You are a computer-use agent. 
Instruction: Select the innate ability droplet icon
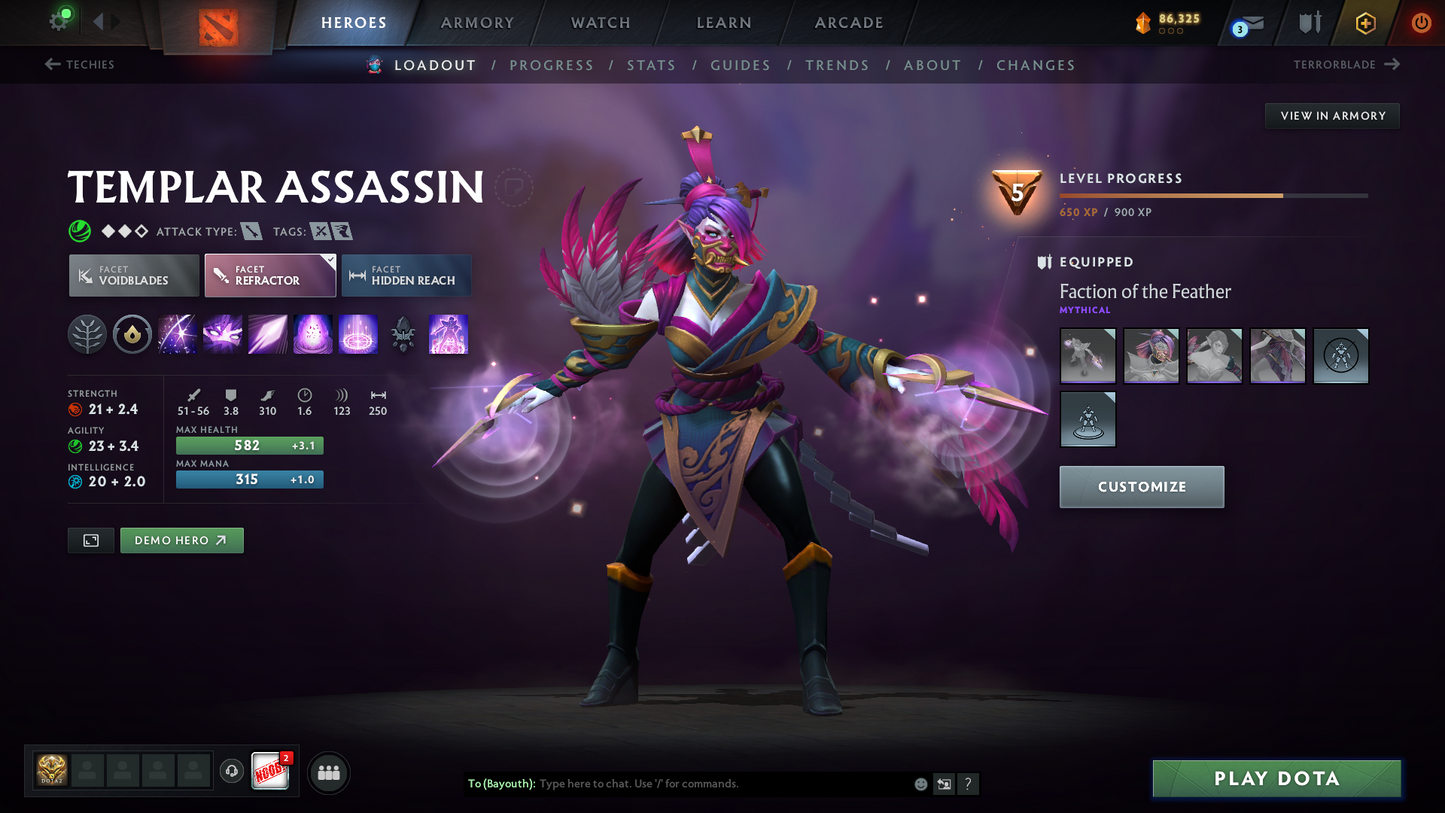point(133,334)
